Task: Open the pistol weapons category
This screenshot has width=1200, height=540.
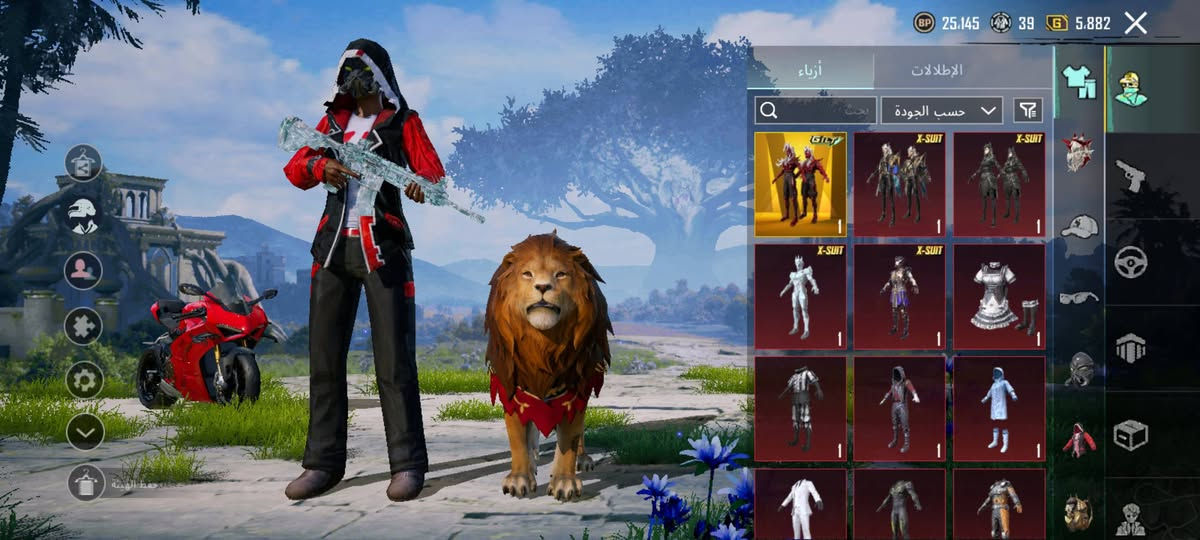Action: tap(1129, 175)
